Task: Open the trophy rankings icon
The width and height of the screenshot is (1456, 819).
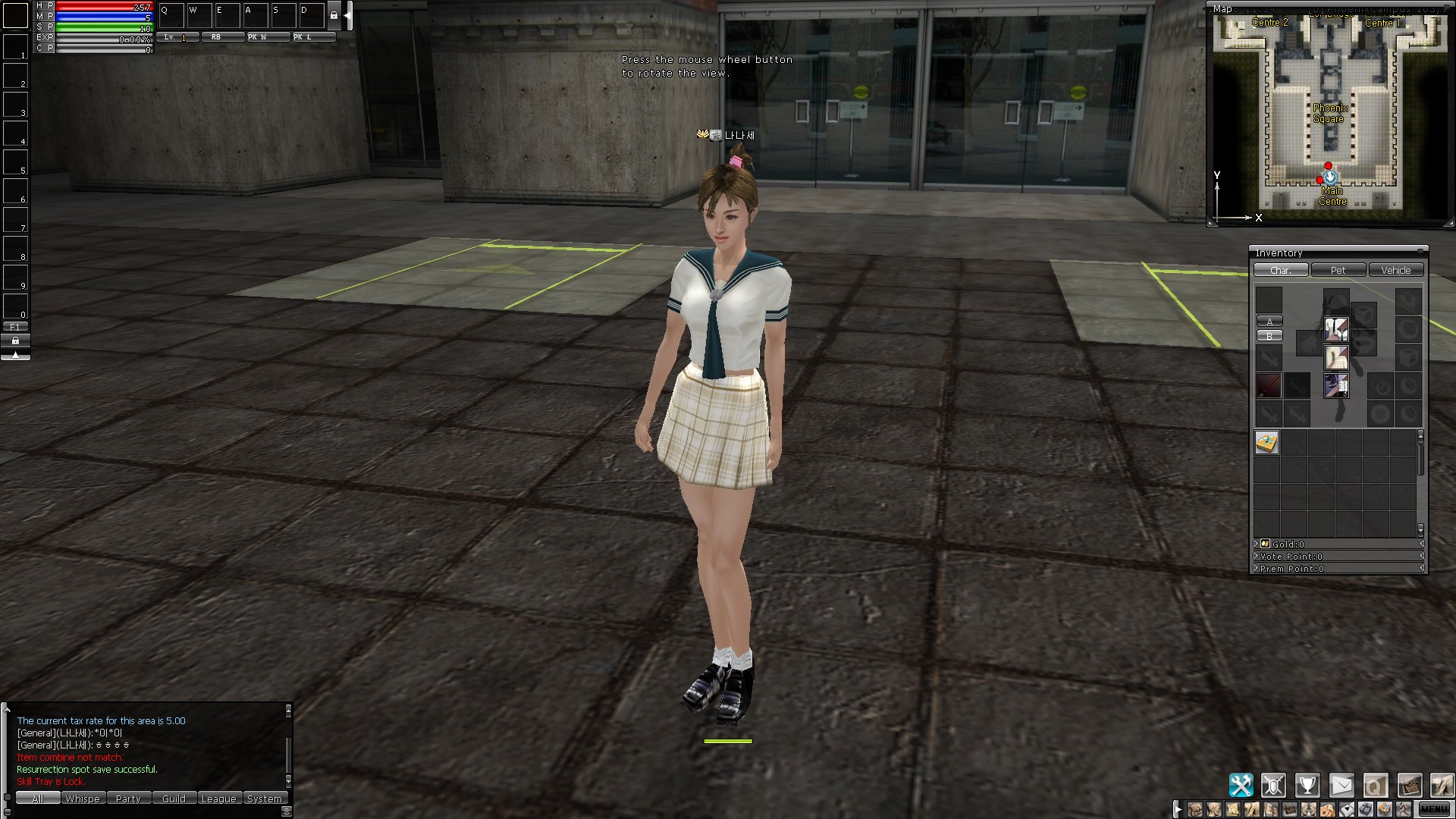Action: point(1307,785)
